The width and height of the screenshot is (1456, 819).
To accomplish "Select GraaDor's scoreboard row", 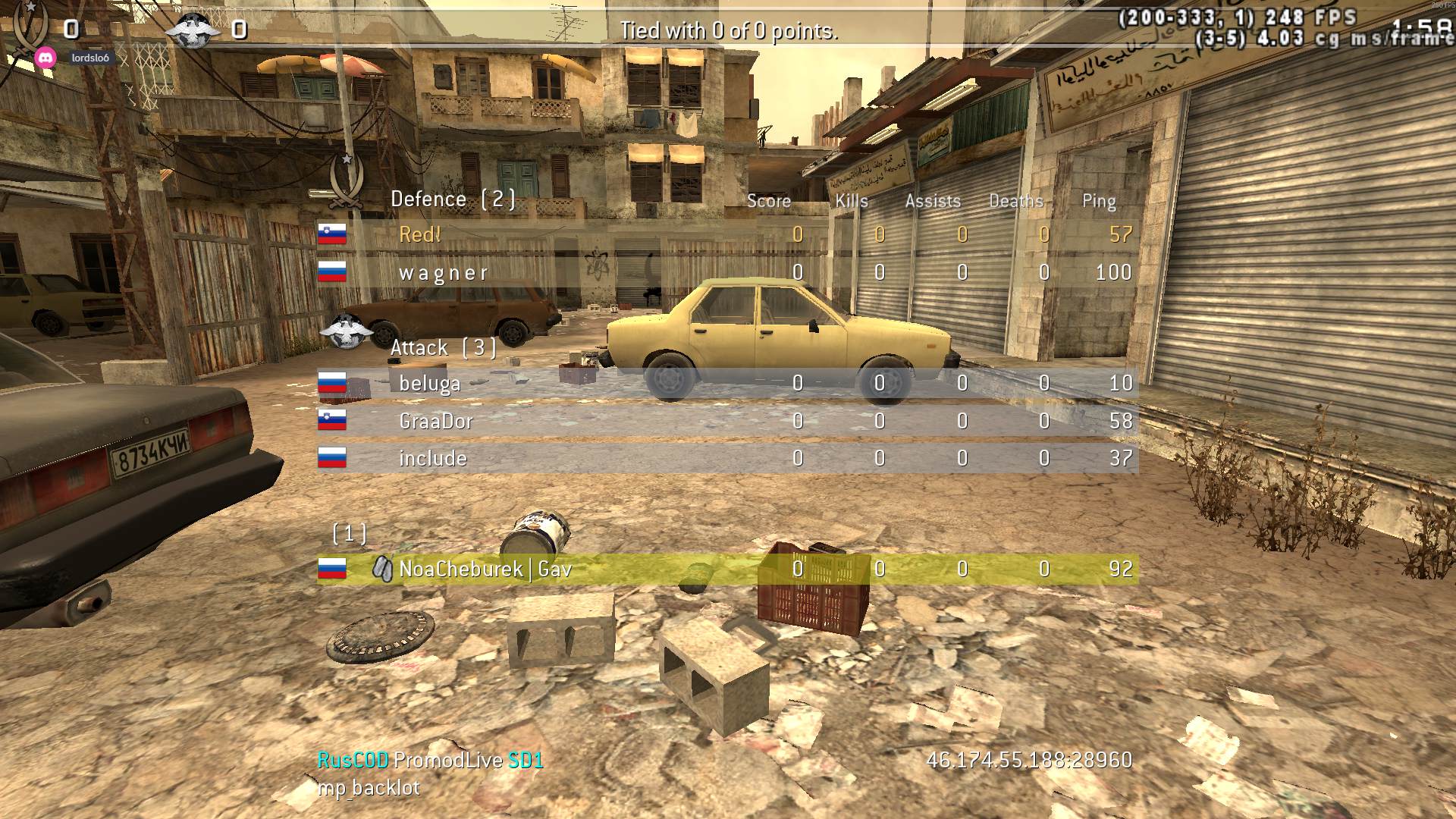I will pos(435,421).
